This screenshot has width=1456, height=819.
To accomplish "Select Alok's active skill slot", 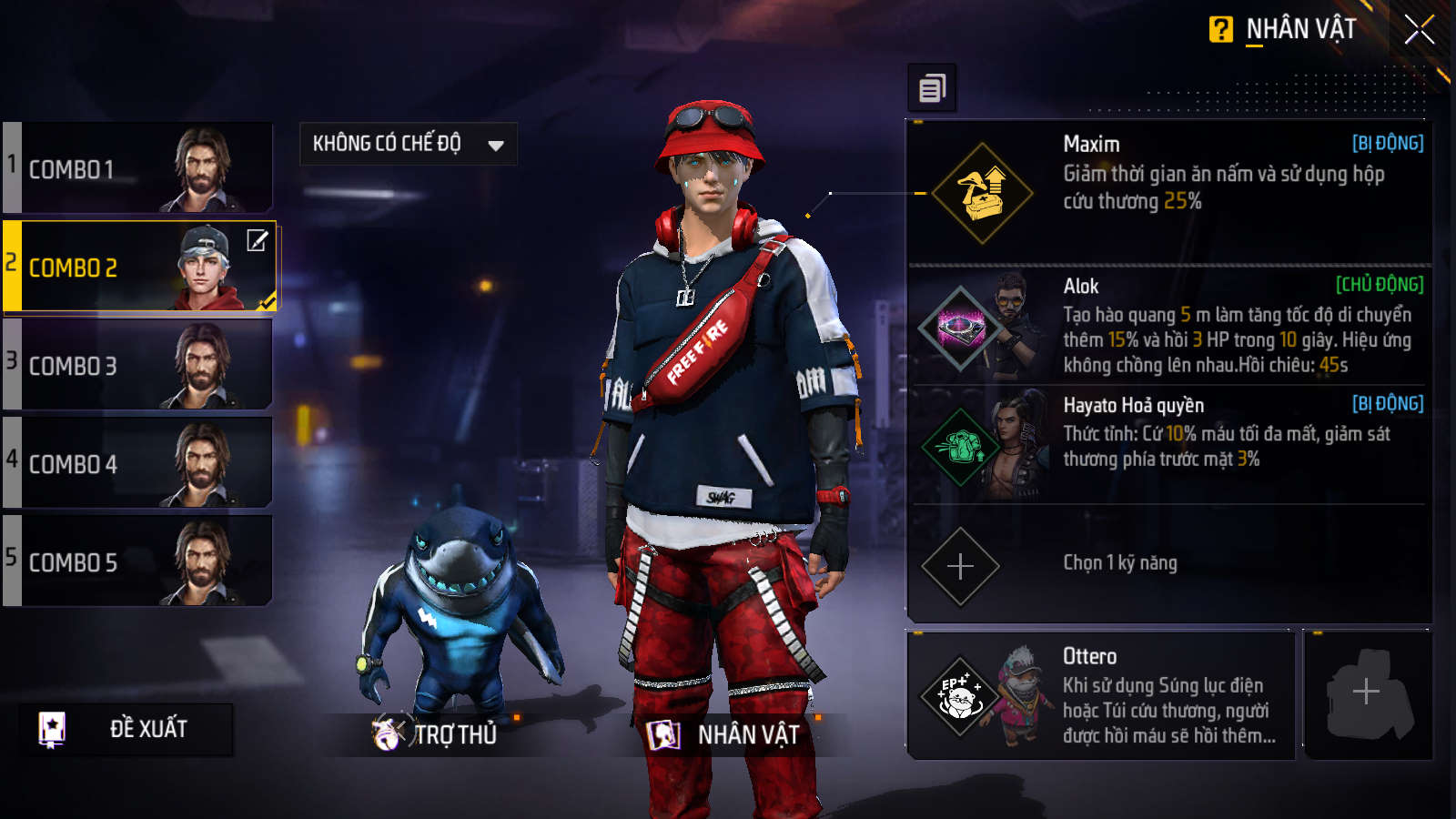I will click(x=1168, y=325).
